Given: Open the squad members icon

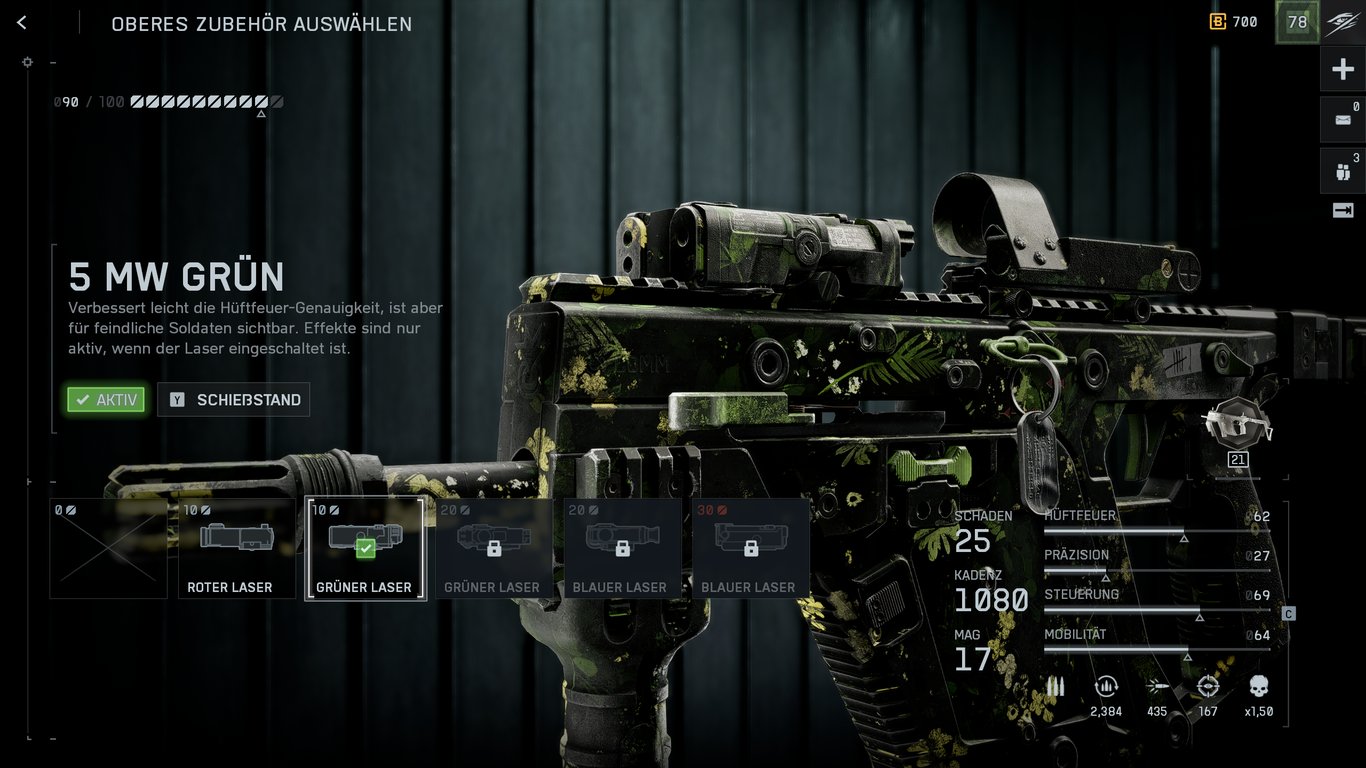Looking at the screenshot, I should [x=1342, y=171].
